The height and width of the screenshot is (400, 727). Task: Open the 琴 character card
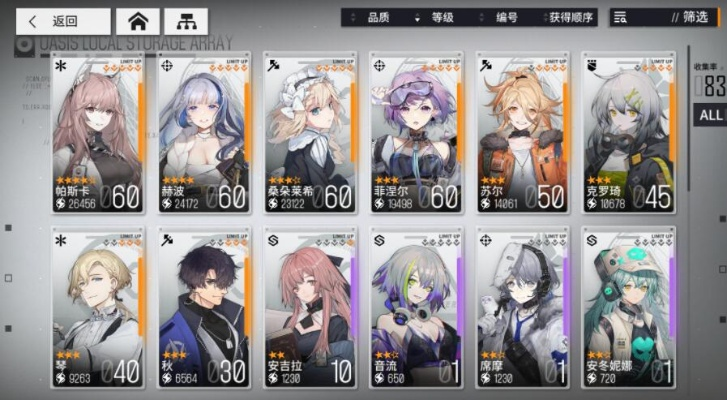tap(98, 310)
